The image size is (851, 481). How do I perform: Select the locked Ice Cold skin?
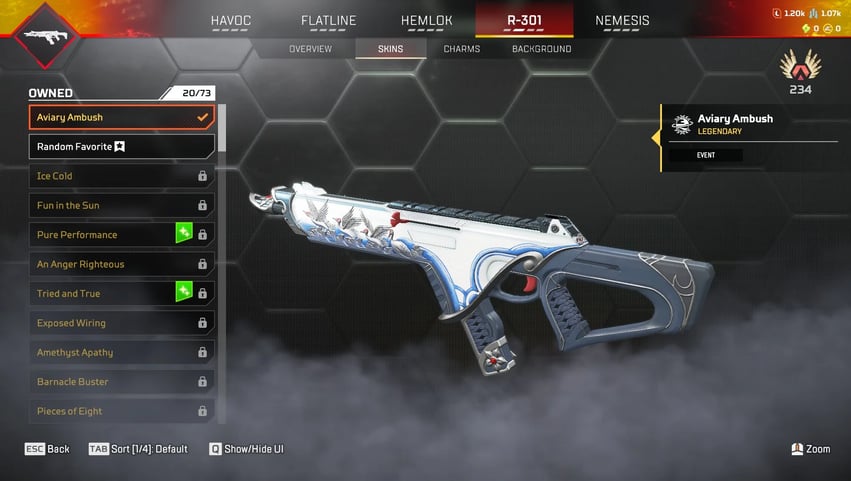121,176
